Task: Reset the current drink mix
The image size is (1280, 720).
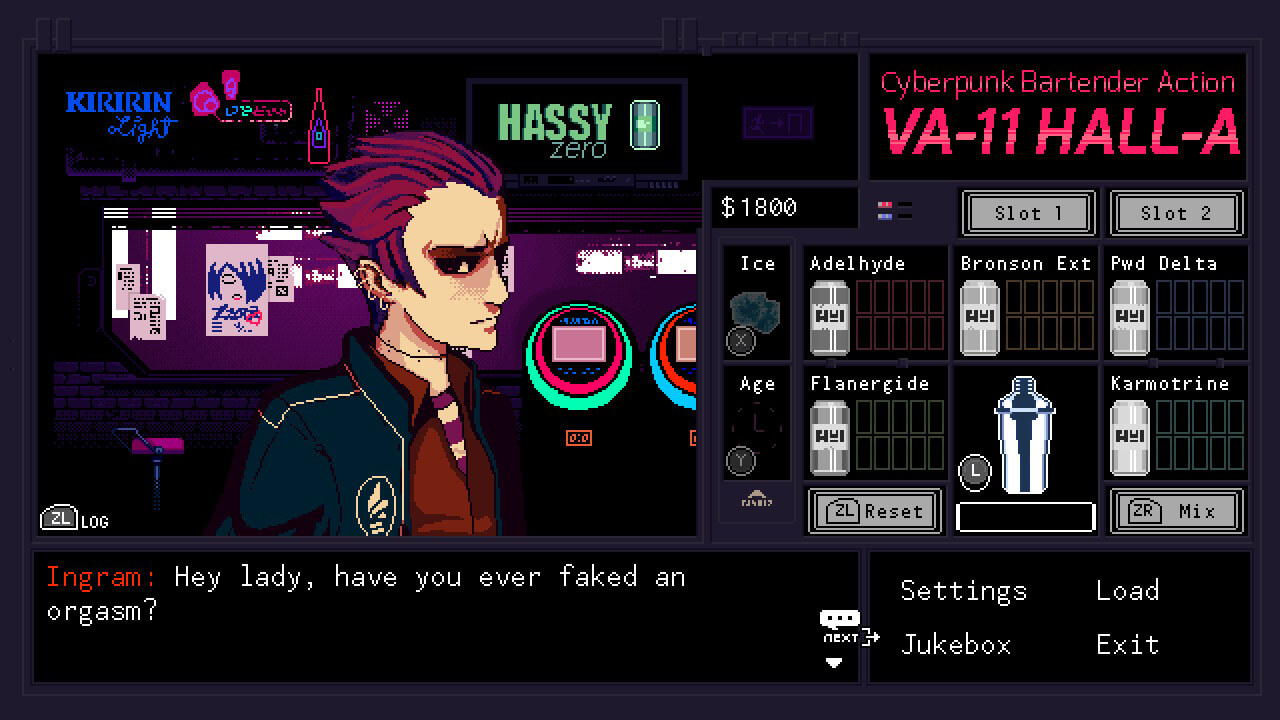Action: tap(875, 512)
